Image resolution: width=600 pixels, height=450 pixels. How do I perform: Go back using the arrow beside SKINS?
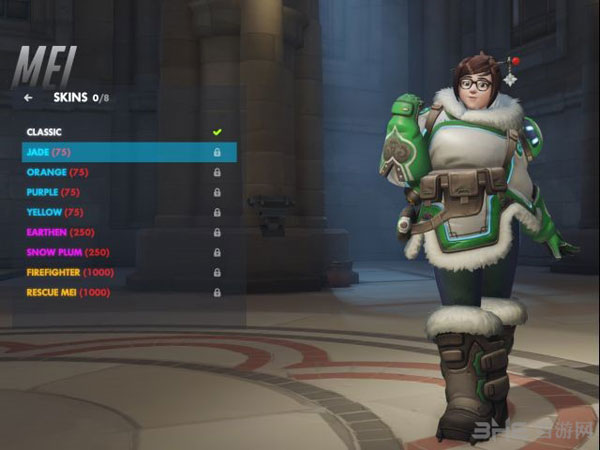click(x=28, y=98)
